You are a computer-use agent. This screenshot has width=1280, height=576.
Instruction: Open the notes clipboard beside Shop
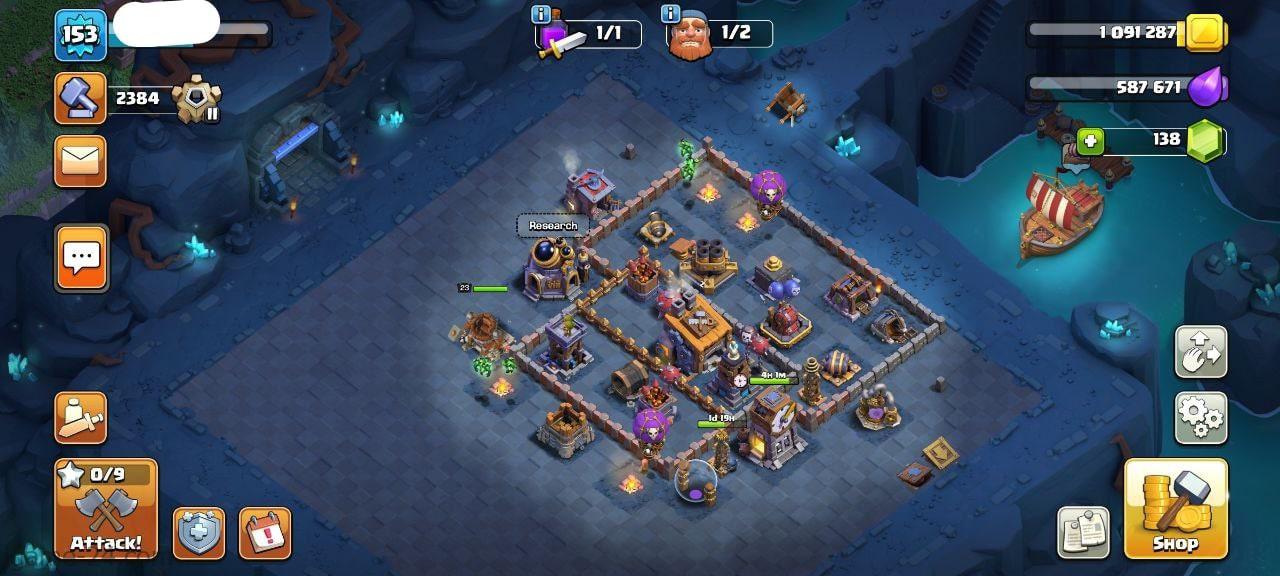click(x=1083, y=533)
